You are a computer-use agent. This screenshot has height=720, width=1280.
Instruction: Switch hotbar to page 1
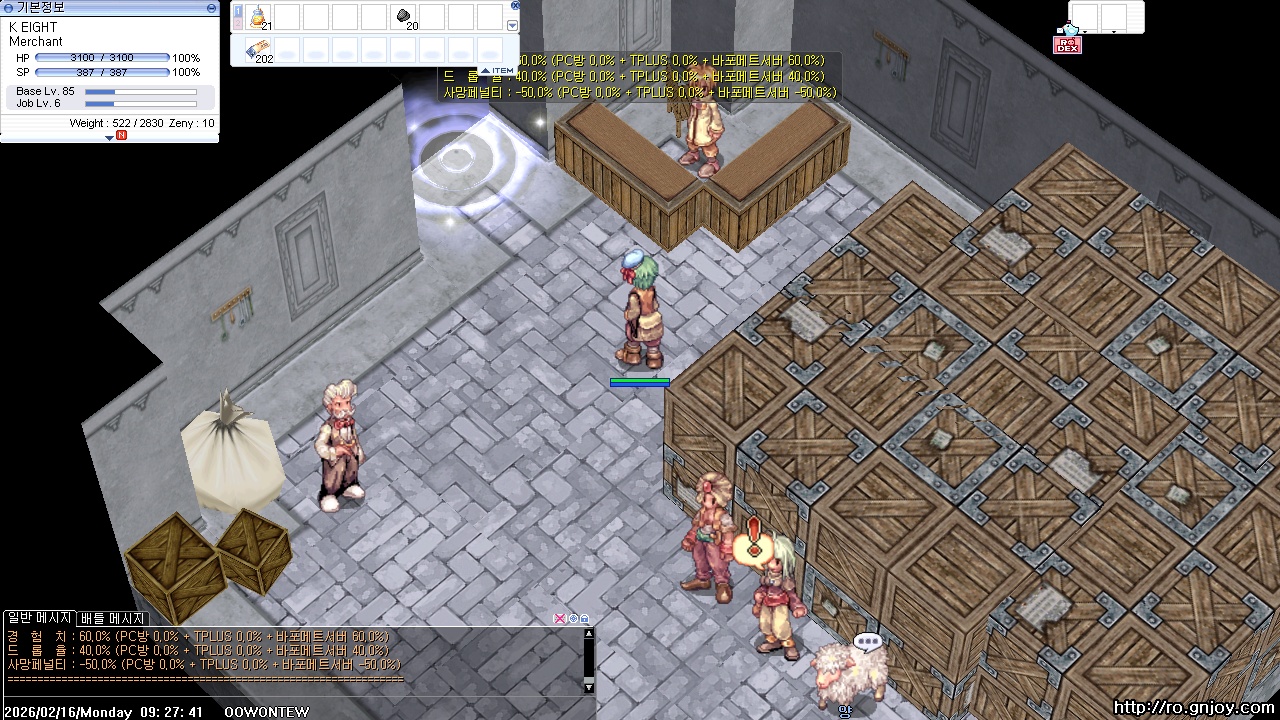coord(238,12)
